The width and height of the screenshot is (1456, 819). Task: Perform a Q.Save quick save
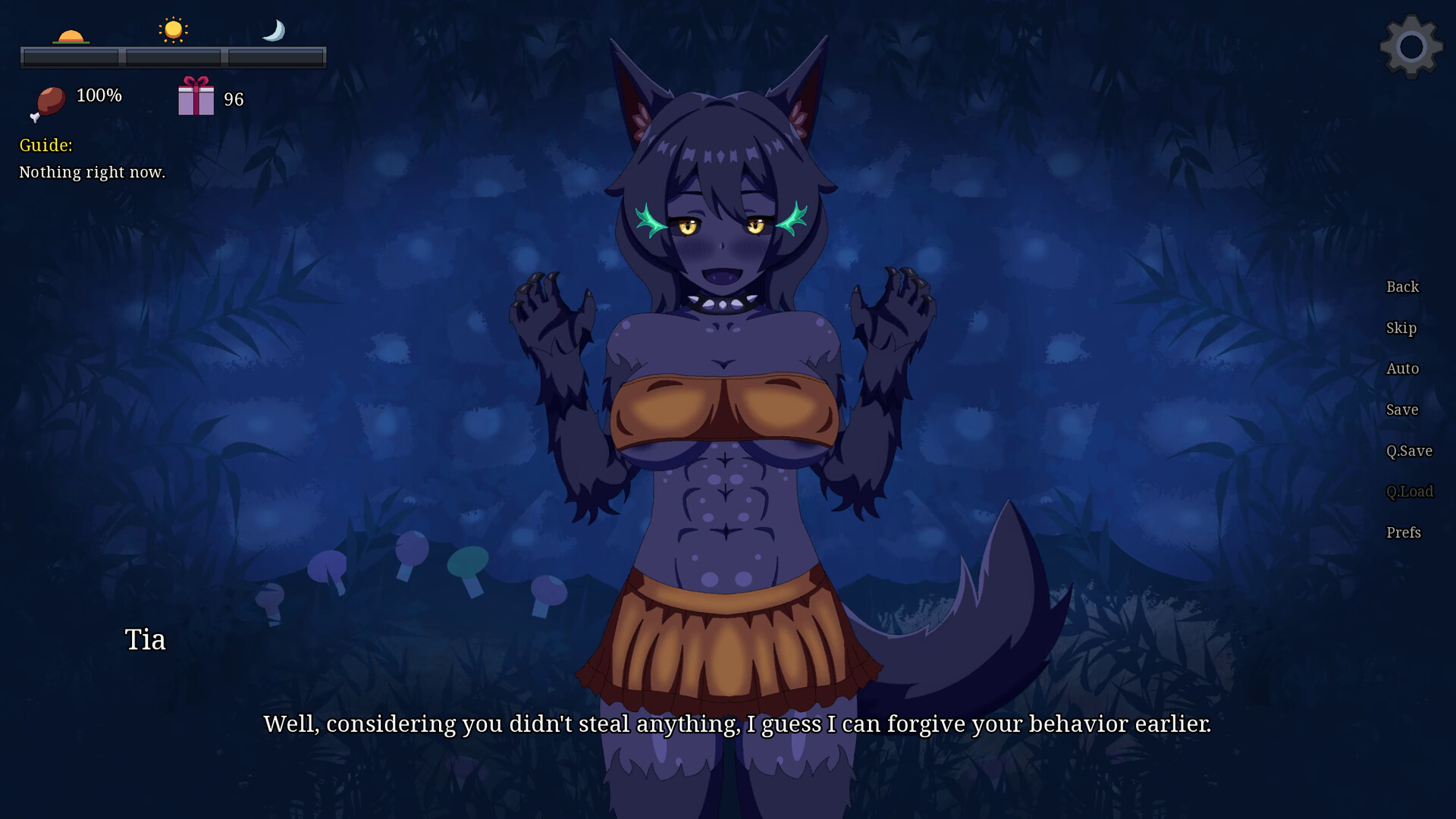tap(1409, 450)
